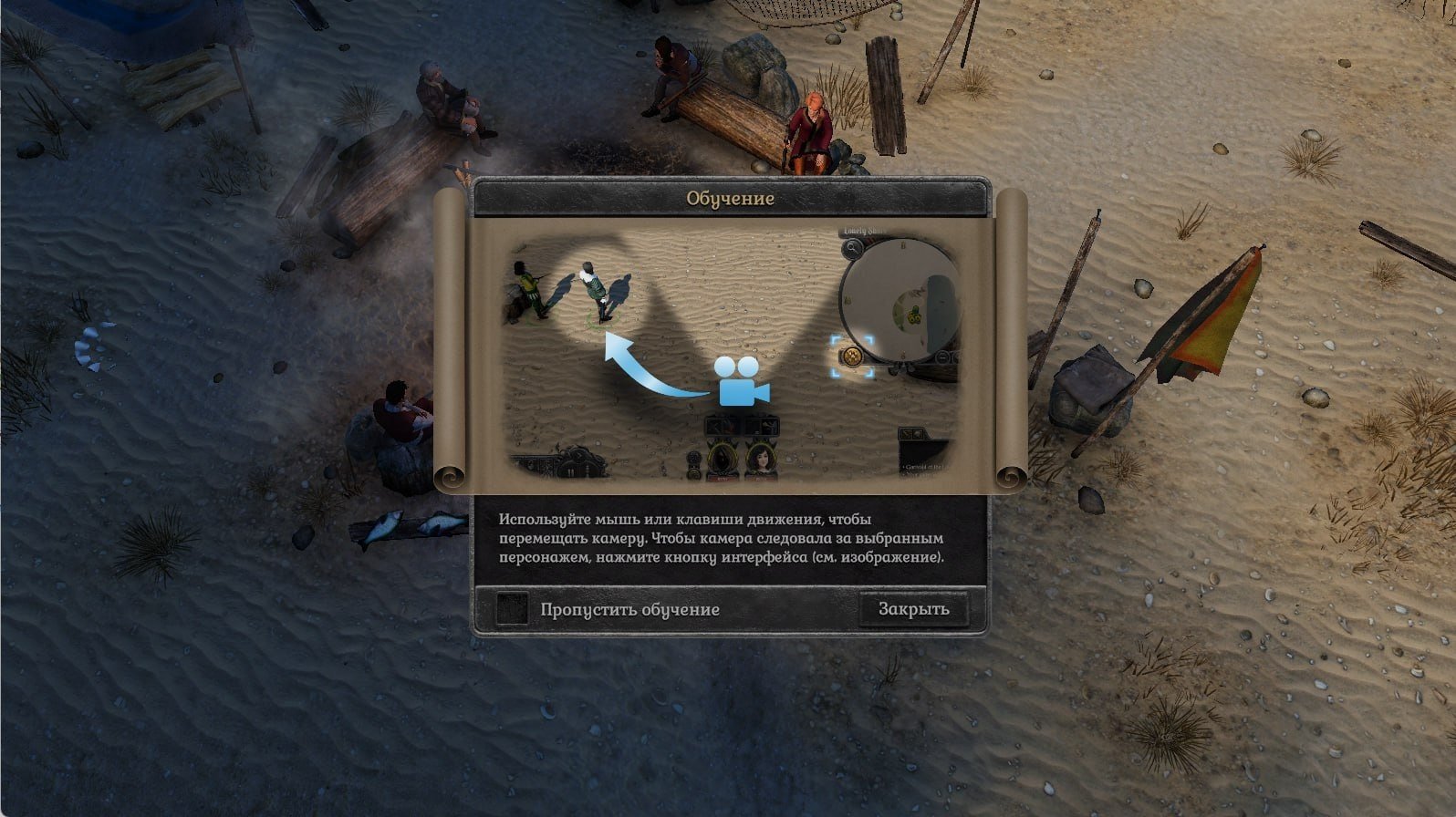Screen dimensions: 1456x817
Task: Close the tutorial with the Закрыть button
Action: point(913,609)
